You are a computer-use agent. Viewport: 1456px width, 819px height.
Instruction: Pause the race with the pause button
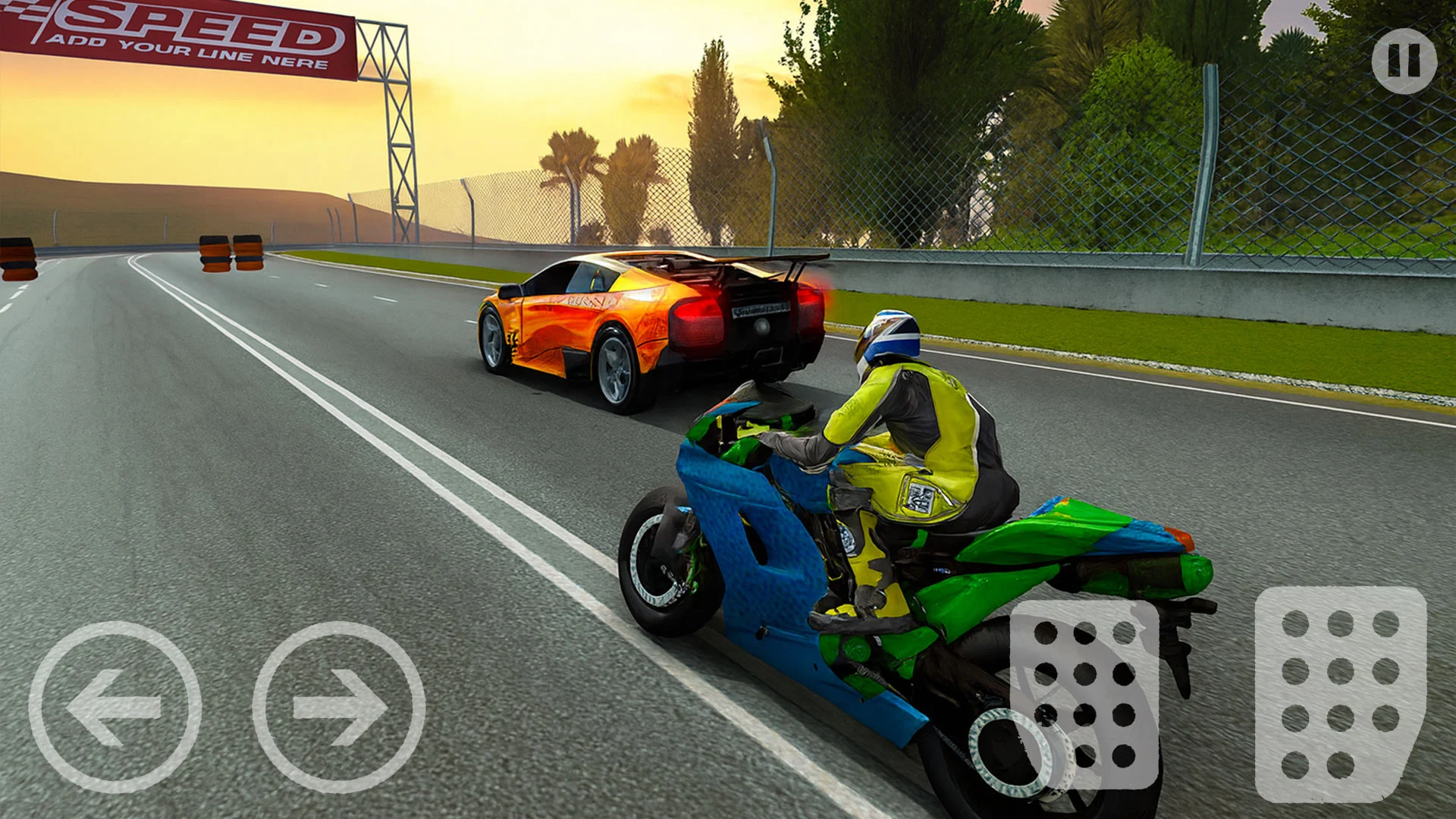point(1404,61)
